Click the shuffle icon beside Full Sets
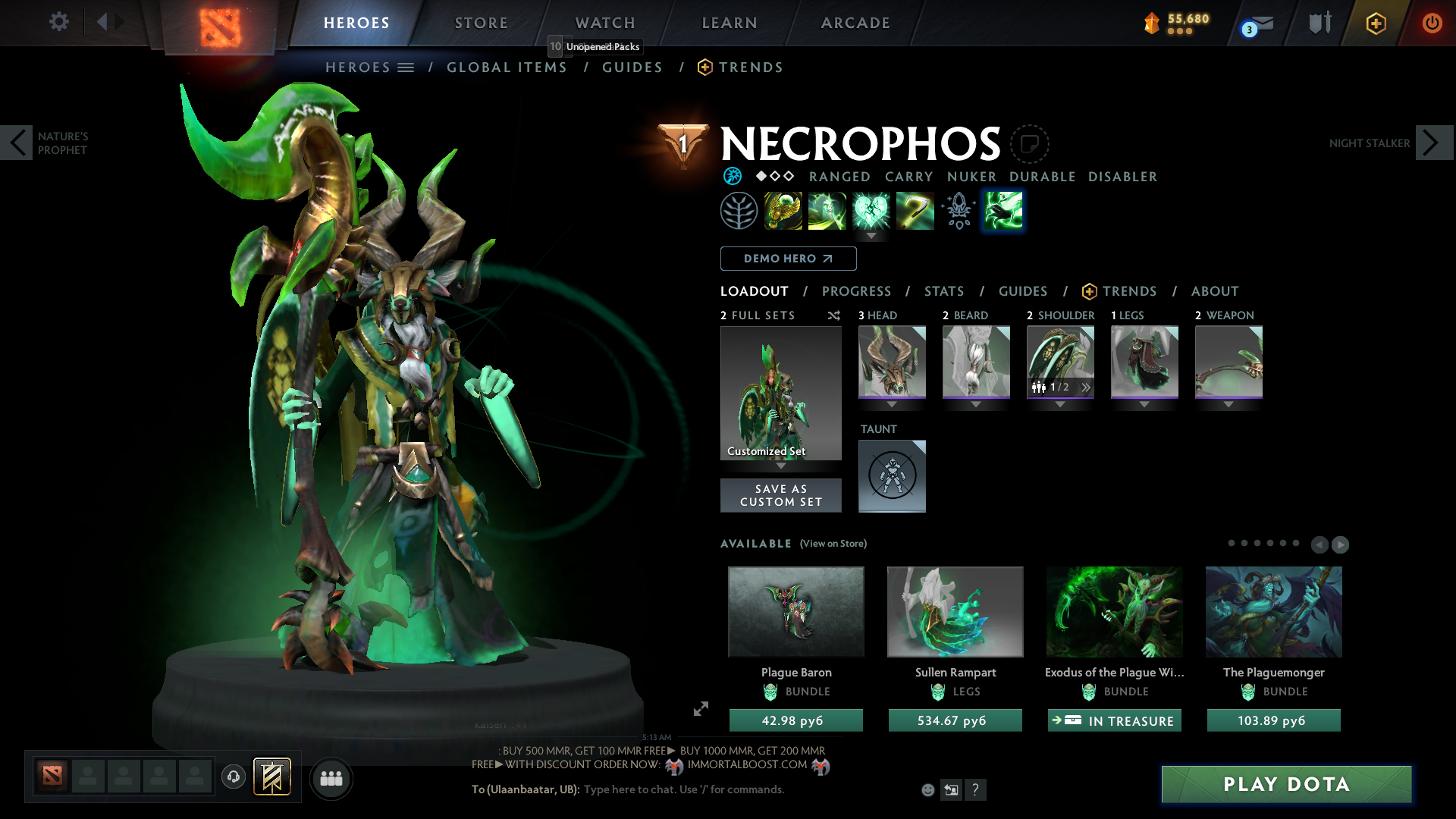The height and width of the screenshot is (819, 1456). click(834, 315)
